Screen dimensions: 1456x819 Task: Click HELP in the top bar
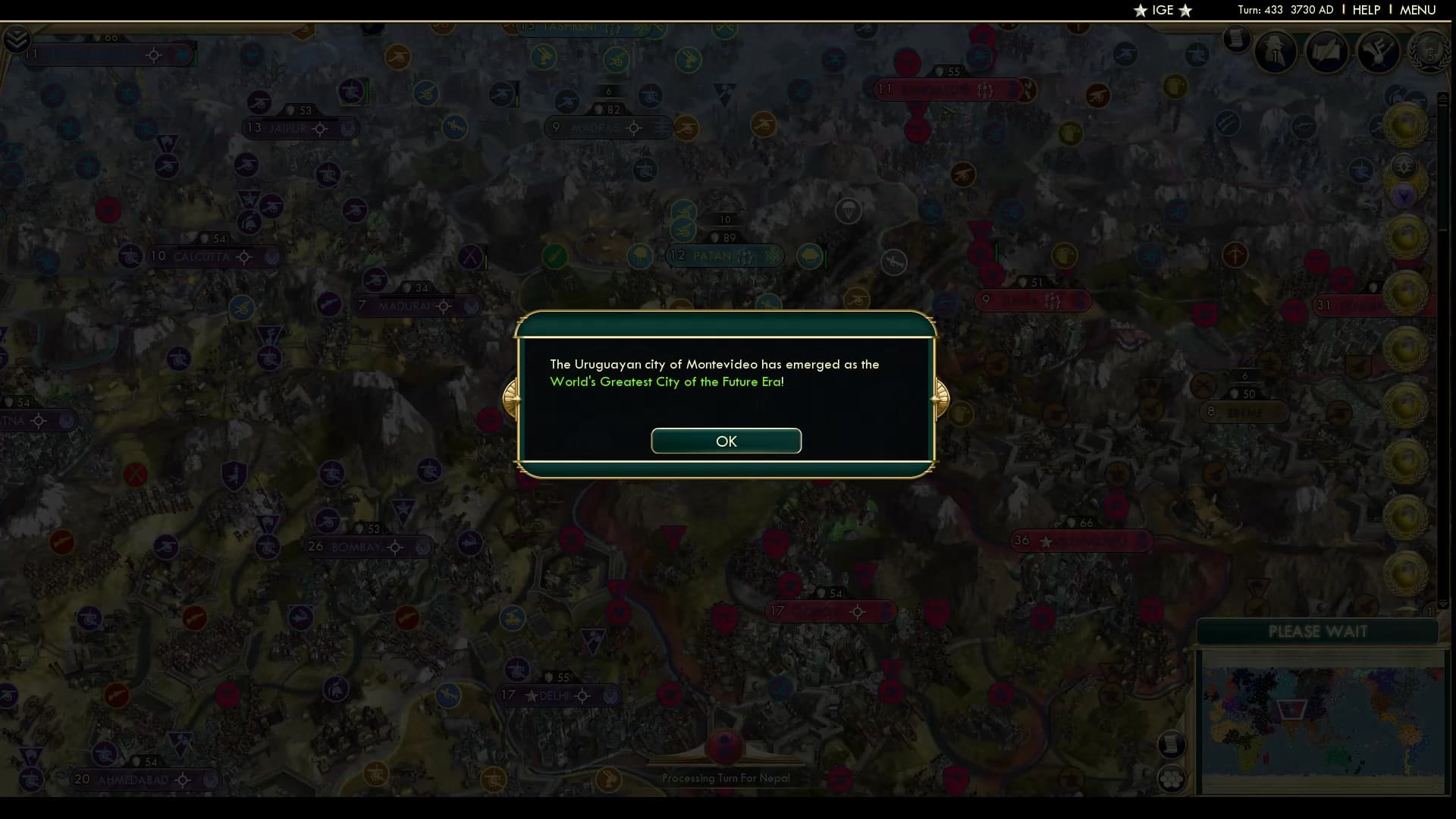pos(1365,10)
